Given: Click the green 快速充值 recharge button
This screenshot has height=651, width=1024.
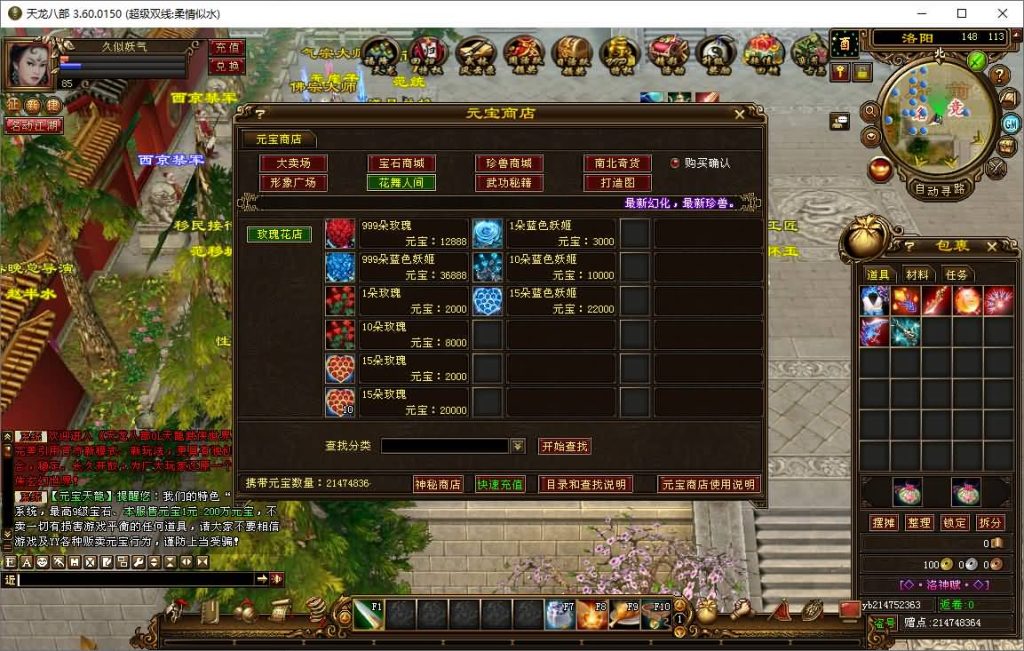Looking at the screenshot, I should 500,484.
